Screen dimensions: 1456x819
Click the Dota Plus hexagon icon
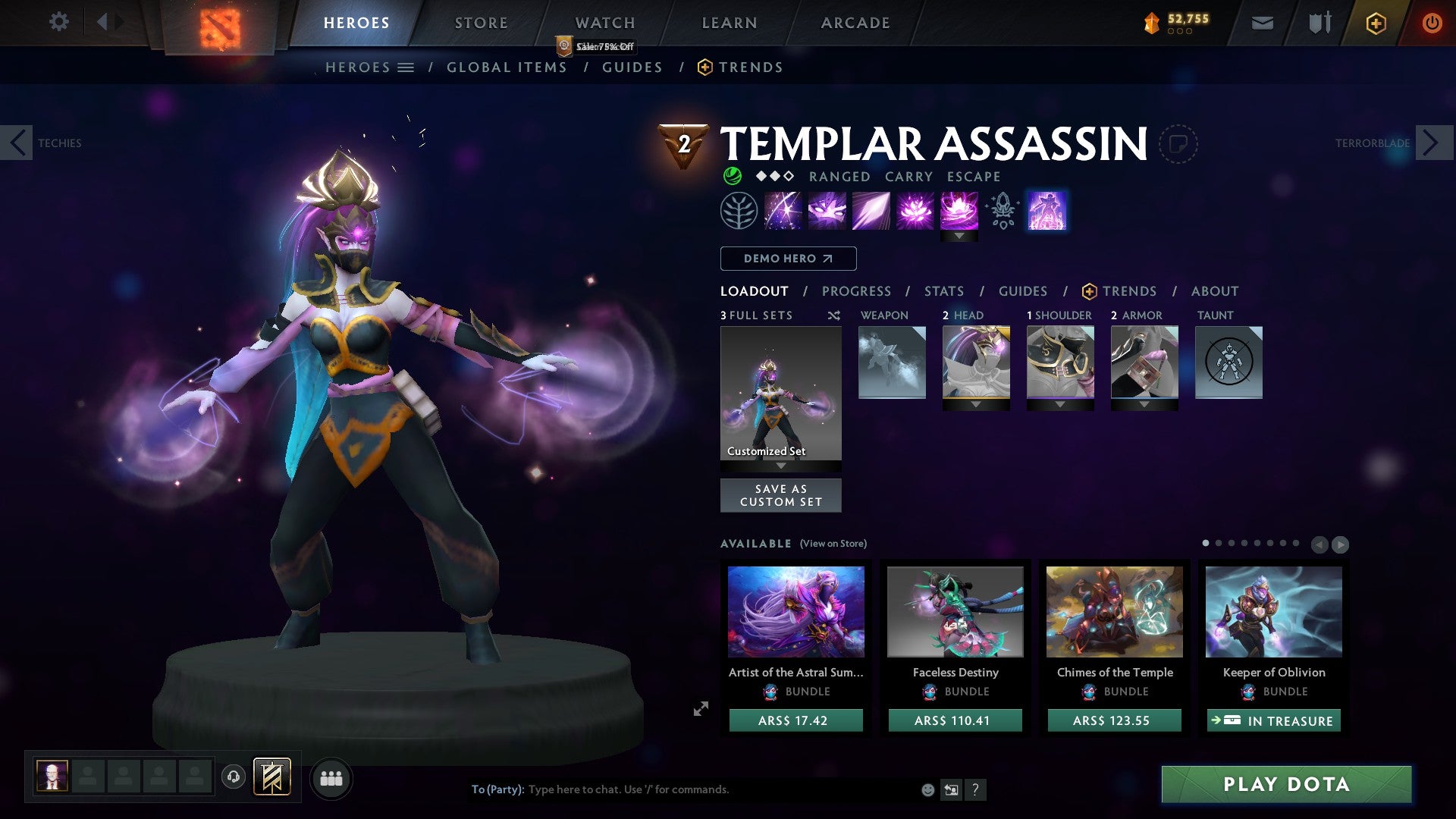1375,23
